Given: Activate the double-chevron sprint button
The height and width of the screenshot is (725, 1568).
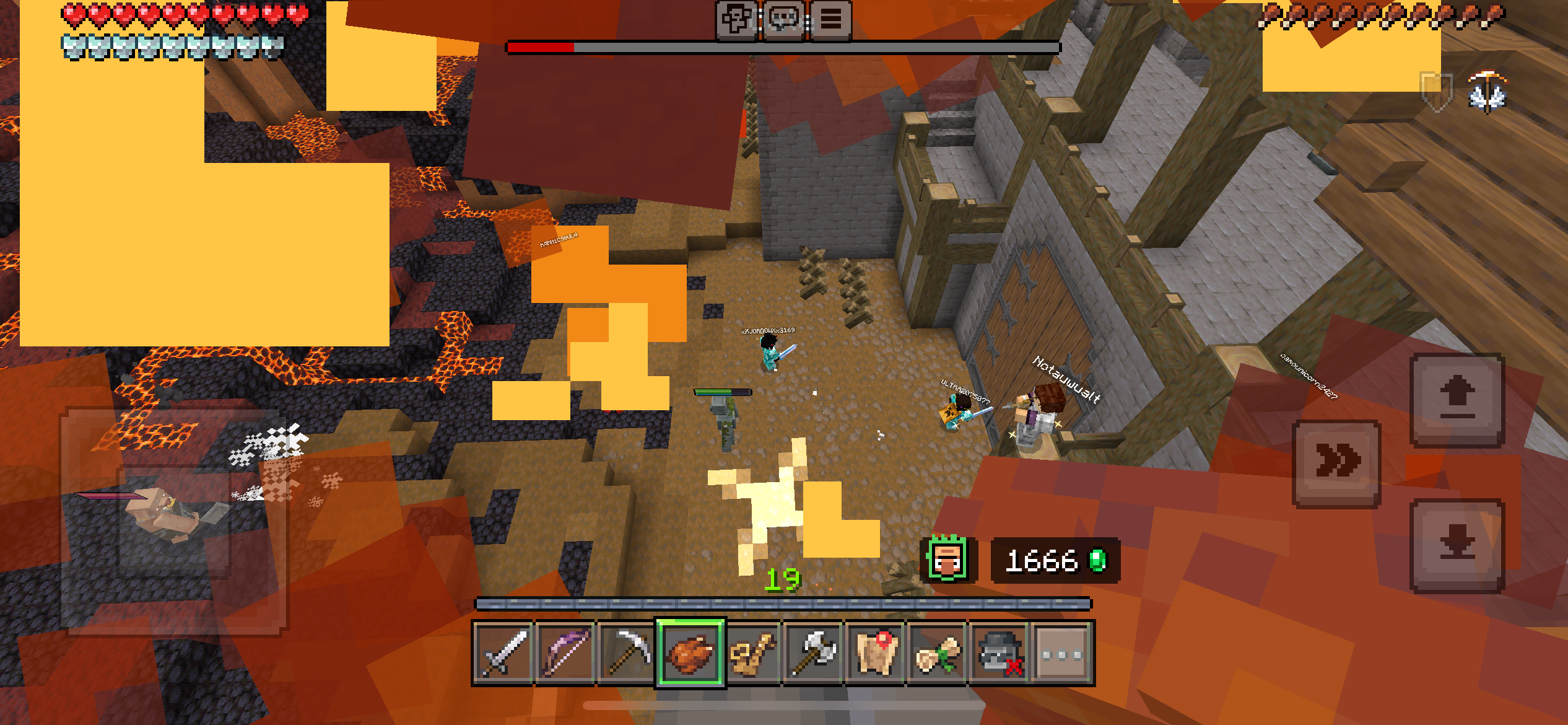Looking at the screenshot, I should (x=1338, y=463).
